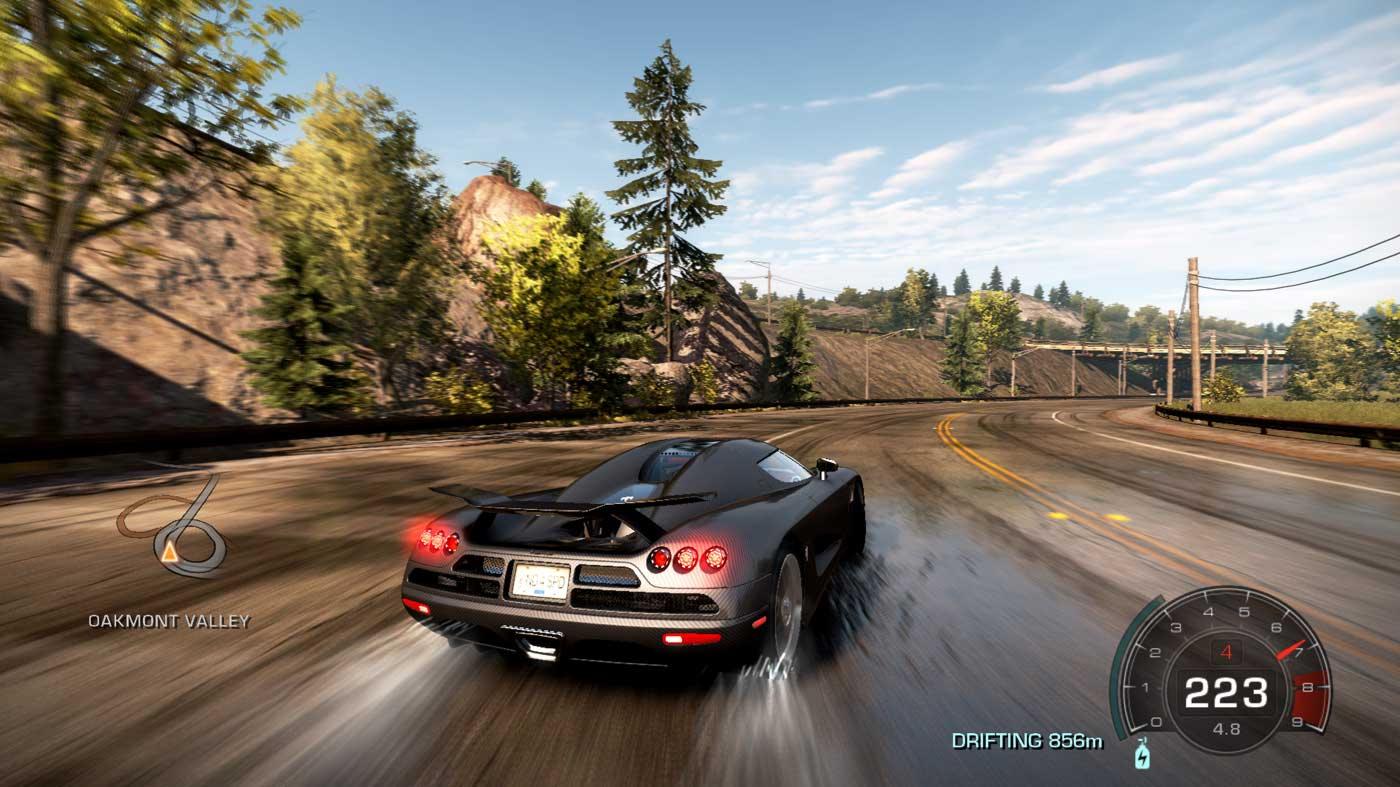The width and height of the screenshot is (1400, 787).
Task: Click the 4.8 value below the speed display
Action: coord(1226,727)
